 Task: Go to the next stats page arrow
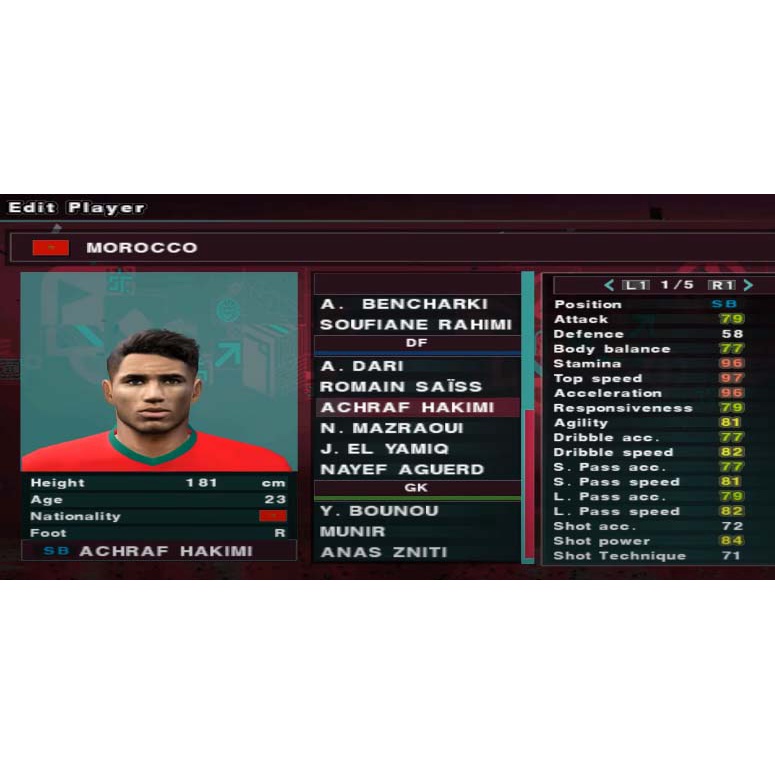[x=747, y=285]
